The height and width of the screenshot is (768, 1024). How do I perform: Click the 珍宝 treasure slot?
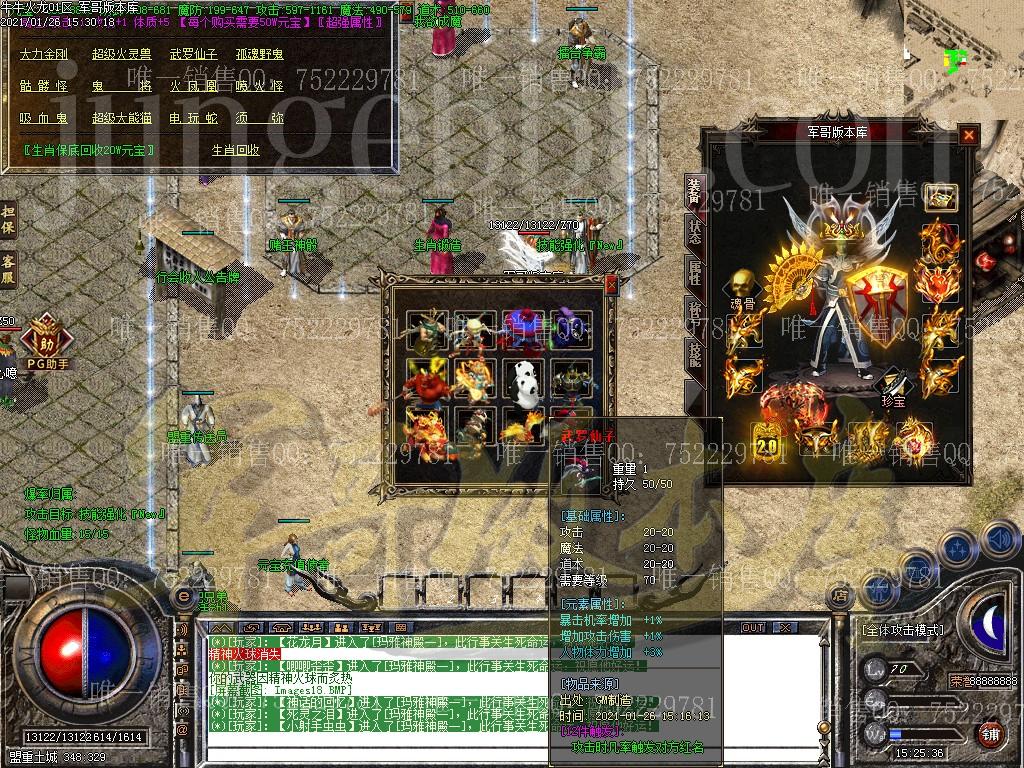890,389
